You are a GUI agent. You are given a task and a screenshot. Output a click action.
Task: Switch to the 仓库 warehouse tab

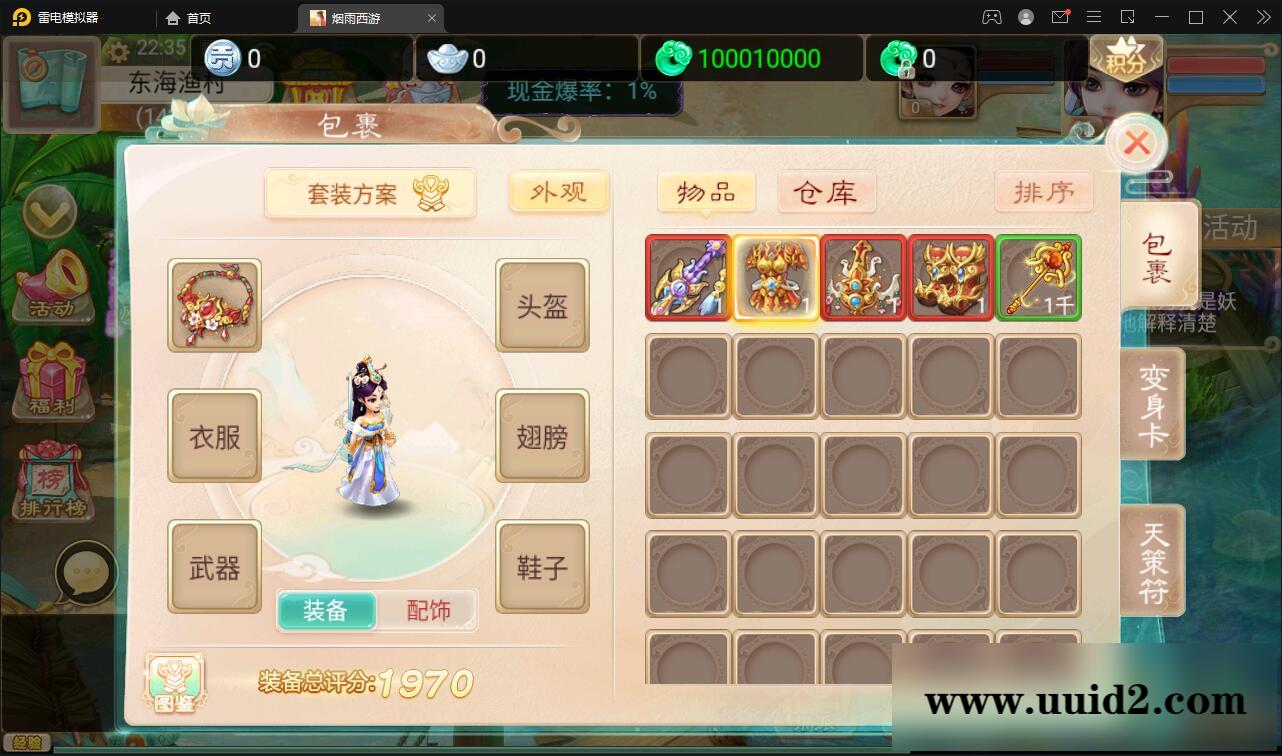tap(826, 192)
